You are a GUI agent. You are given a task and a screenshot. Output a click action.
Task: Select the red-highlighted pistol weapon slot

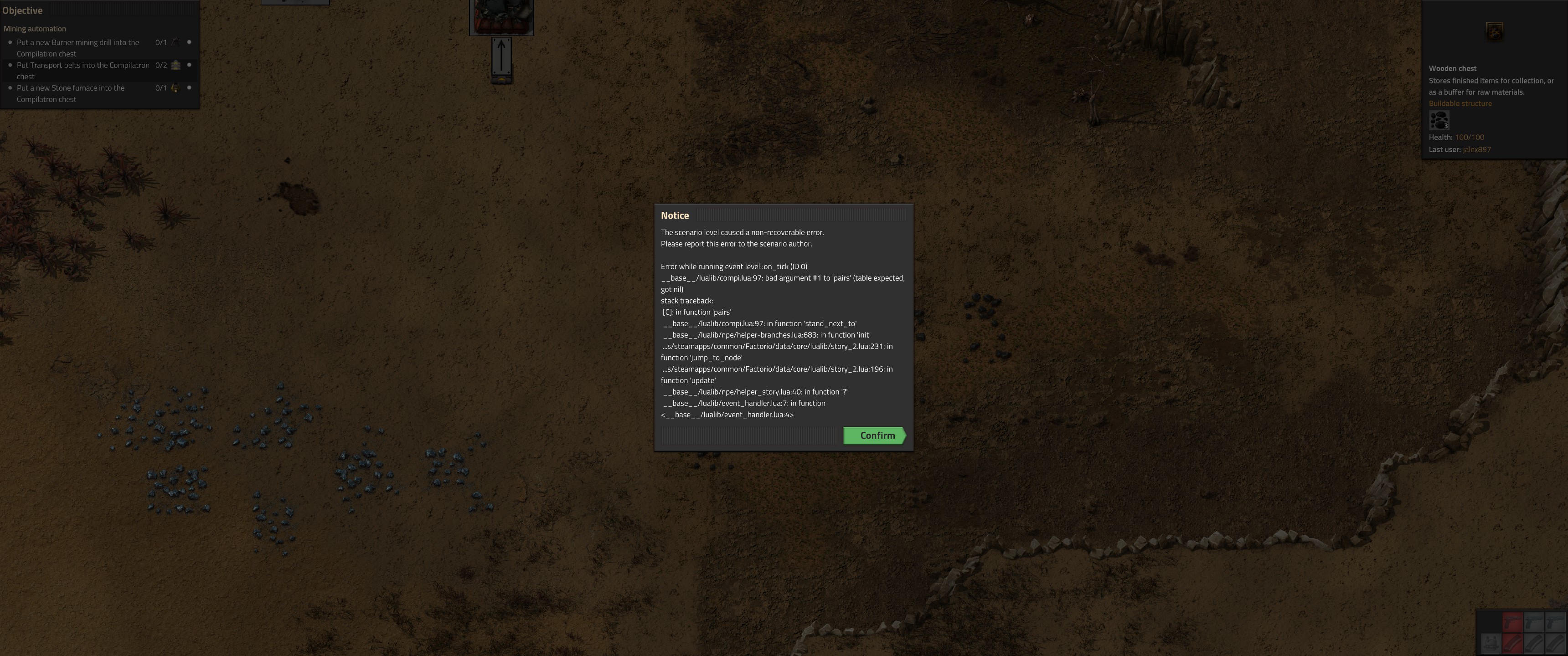[x=1512, y=623]
